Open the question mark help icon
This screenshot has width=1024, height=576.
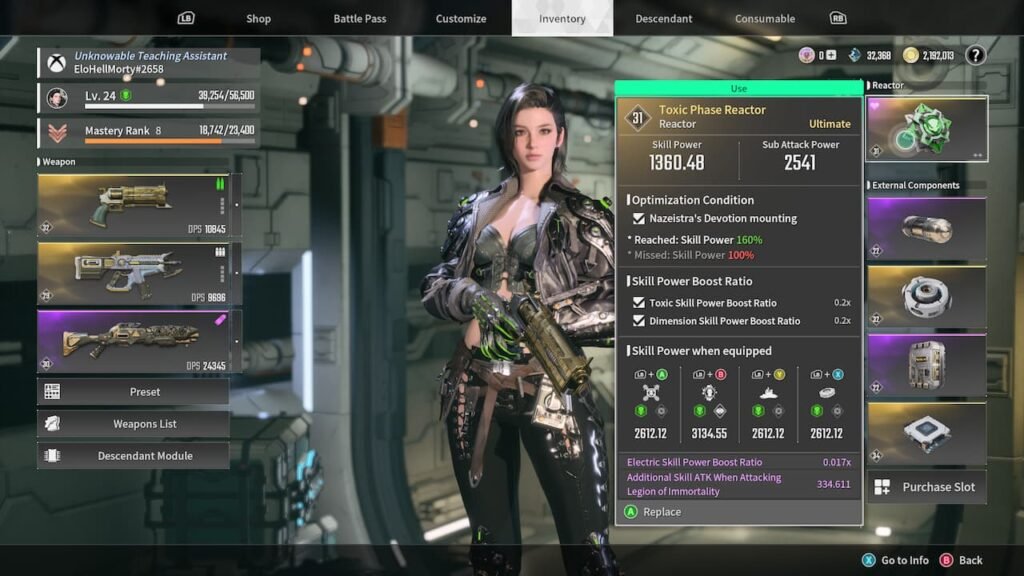[x=975, y=56]
